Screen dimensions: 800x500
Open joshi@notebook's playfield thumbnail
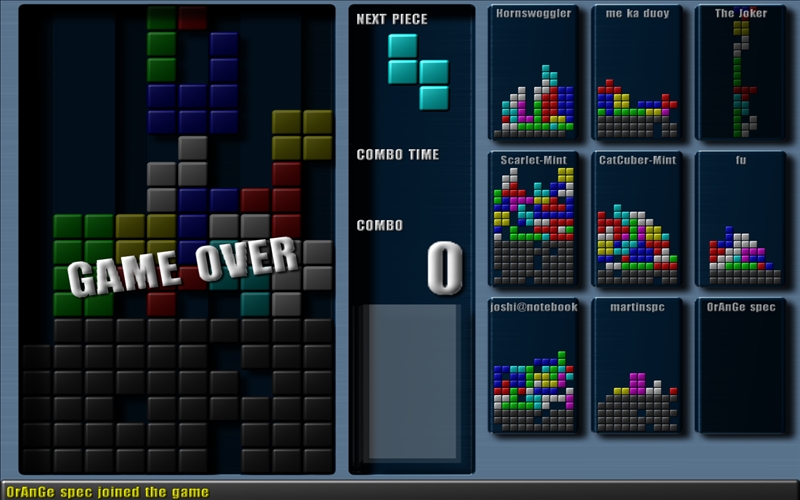(534, 366)
